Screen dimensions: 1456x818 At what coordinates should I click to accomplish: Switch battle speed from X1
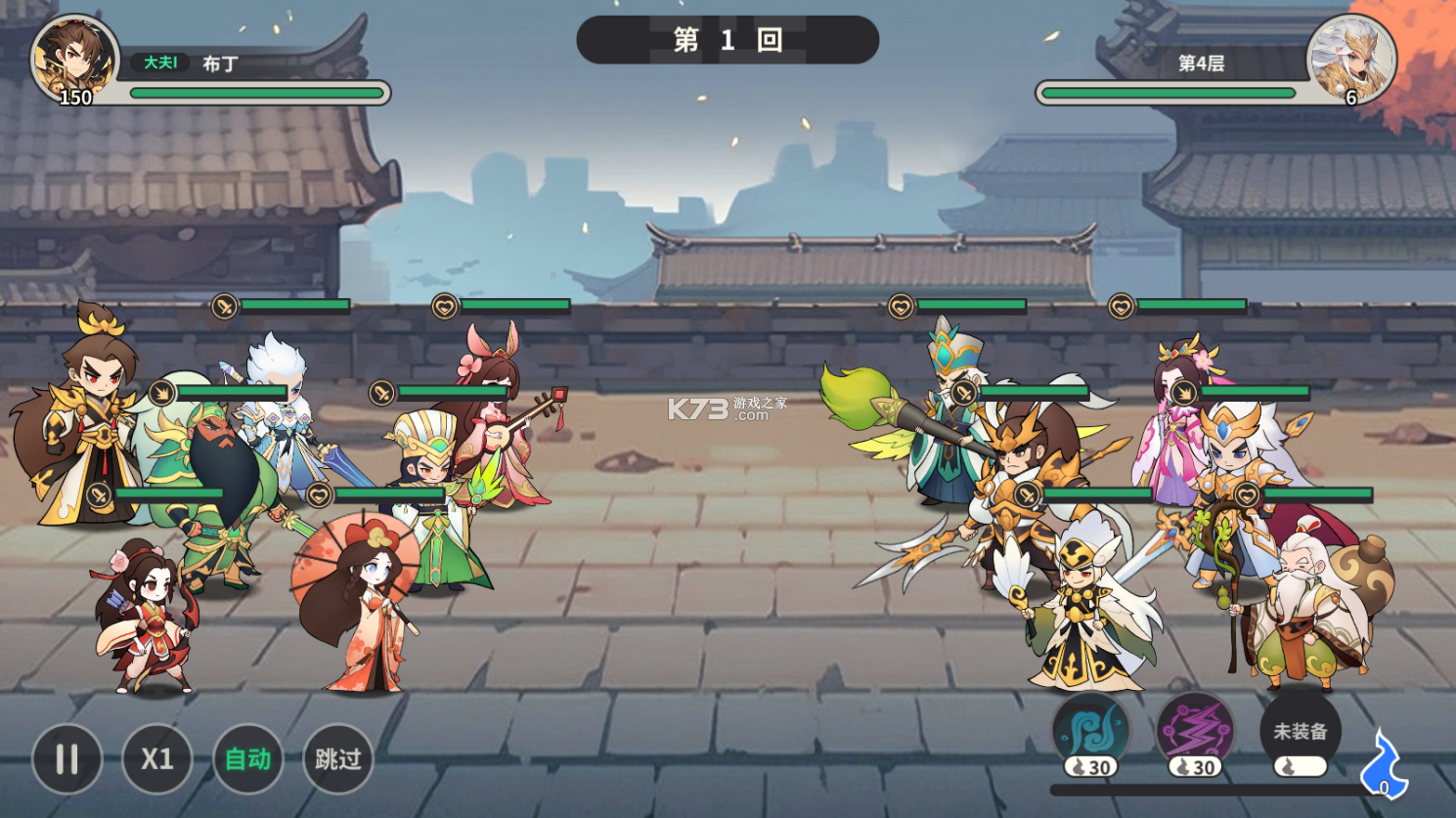click(156, 759)
